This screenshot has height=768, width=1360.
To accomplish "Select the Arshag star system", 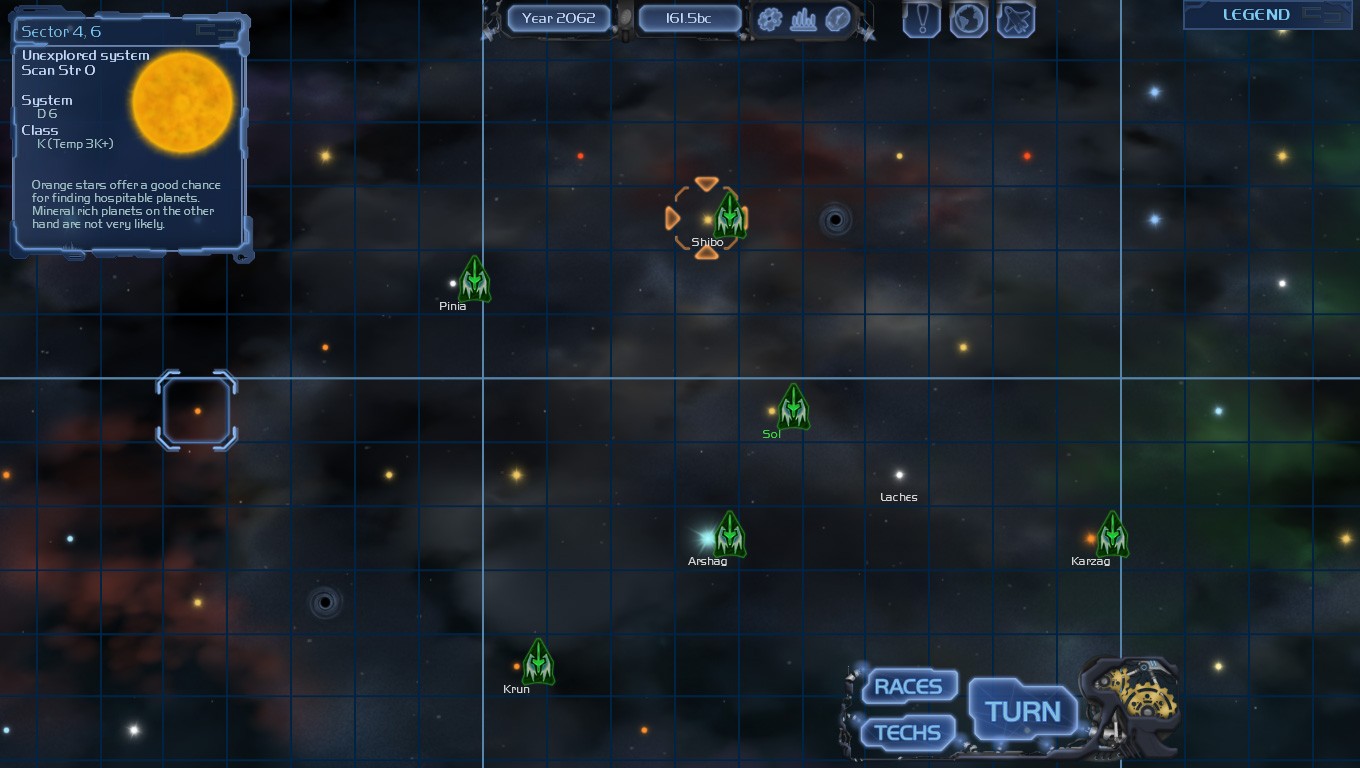I will click(707, 539).
